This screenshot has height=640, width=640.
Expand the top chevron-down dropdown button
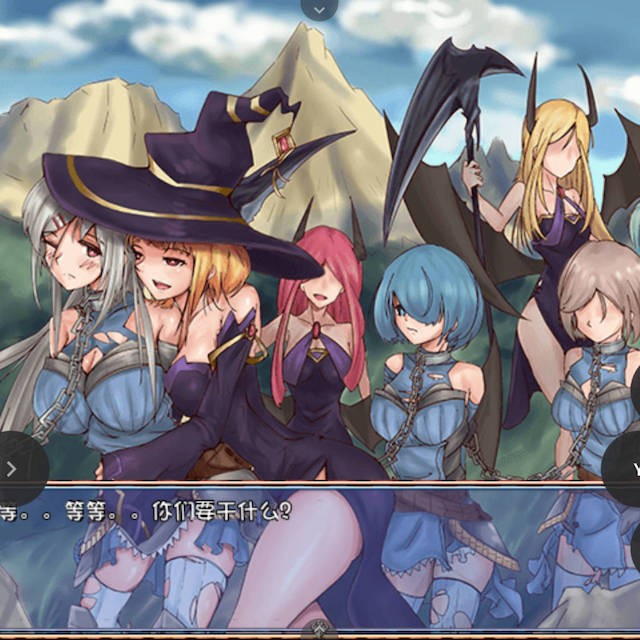(x=319, y=9)
